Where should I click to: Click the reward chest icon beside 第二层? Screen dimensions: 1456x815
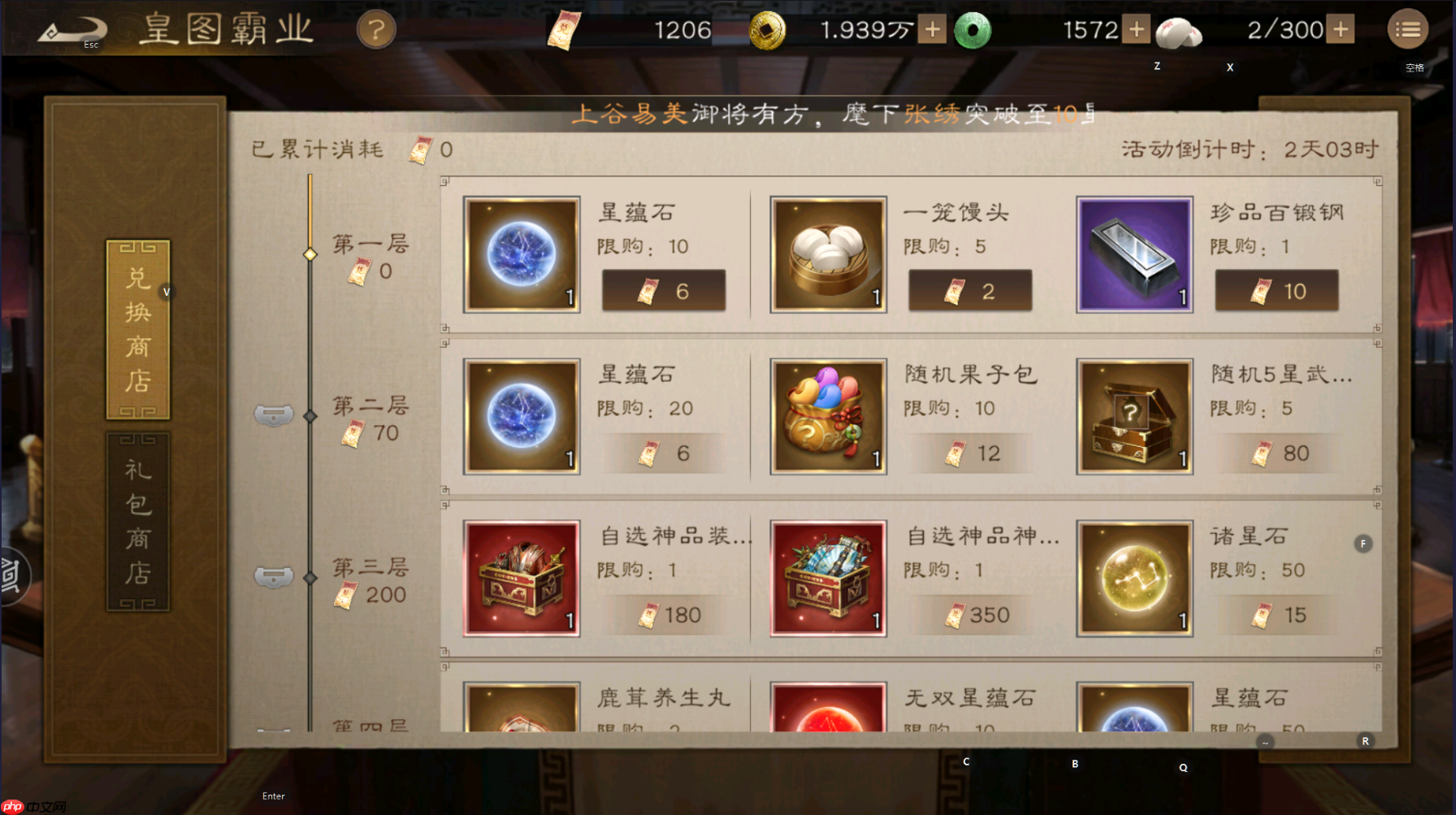273,414
